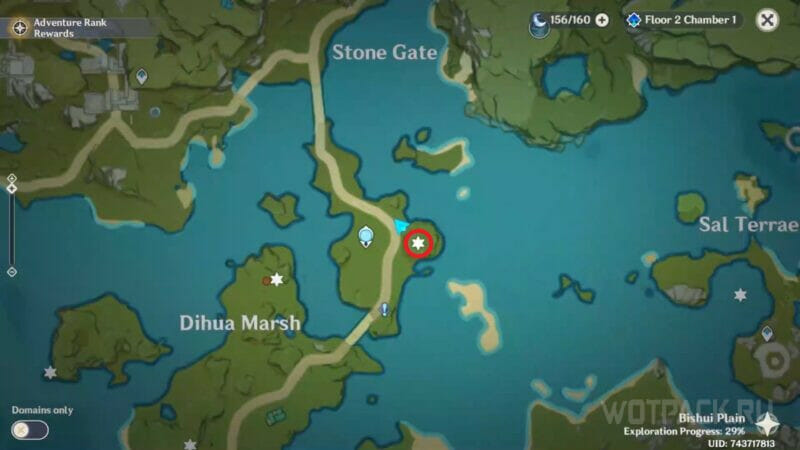Click the zoom slider handle on left edge
This screenshot has width=800, height=450.
click(x=11, y=188)
